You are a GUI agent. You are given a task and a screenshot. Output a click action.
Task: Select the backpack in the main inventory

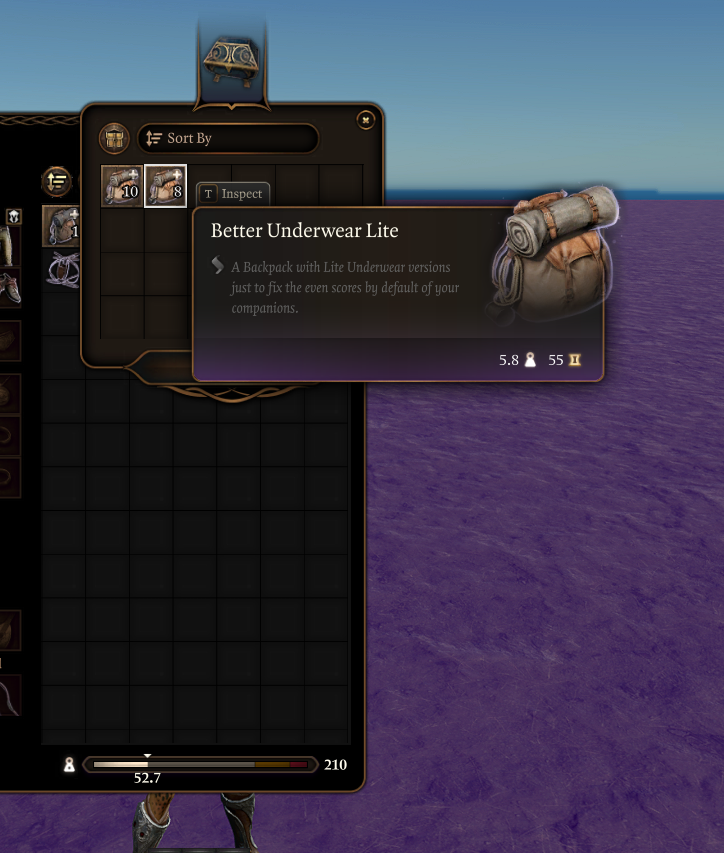[60, 226]
